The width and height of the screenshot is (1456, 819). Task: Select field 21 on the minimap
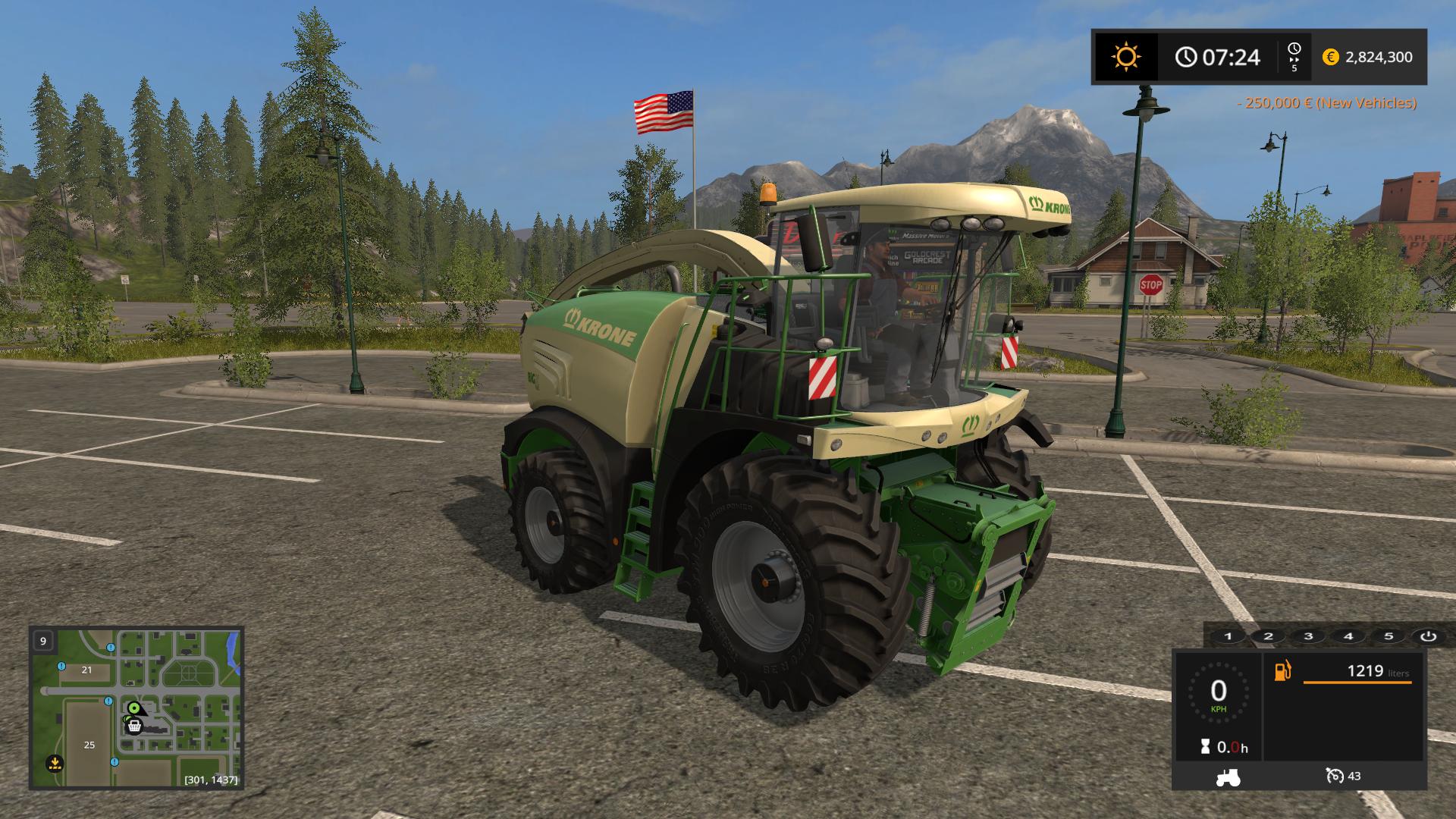[x=86, y=670]
